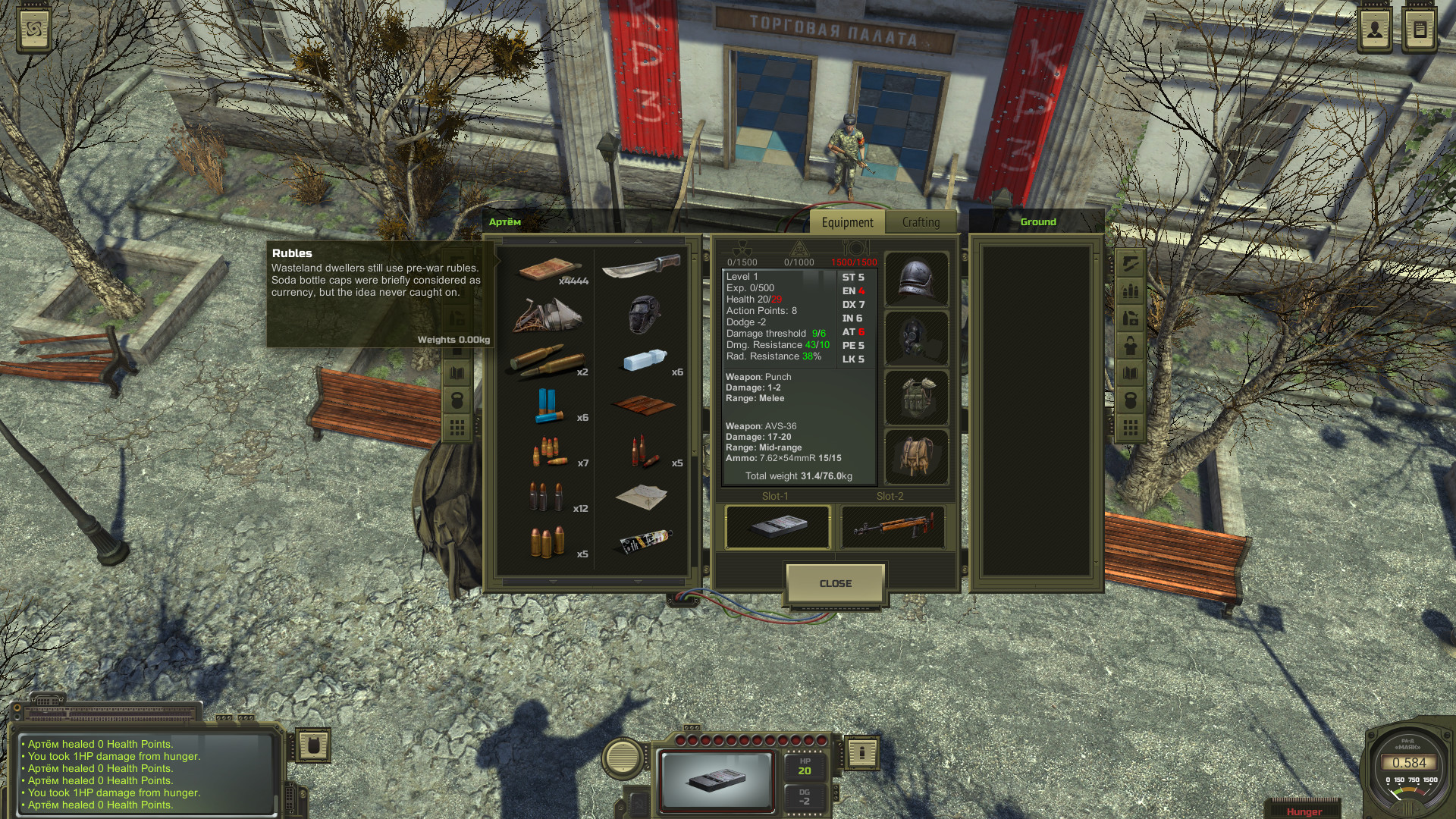The width and height of the screenshot is (1456, 819).
Task: Sort Ground items by weight with kettlebell icon
Action: click(1130, 398)
